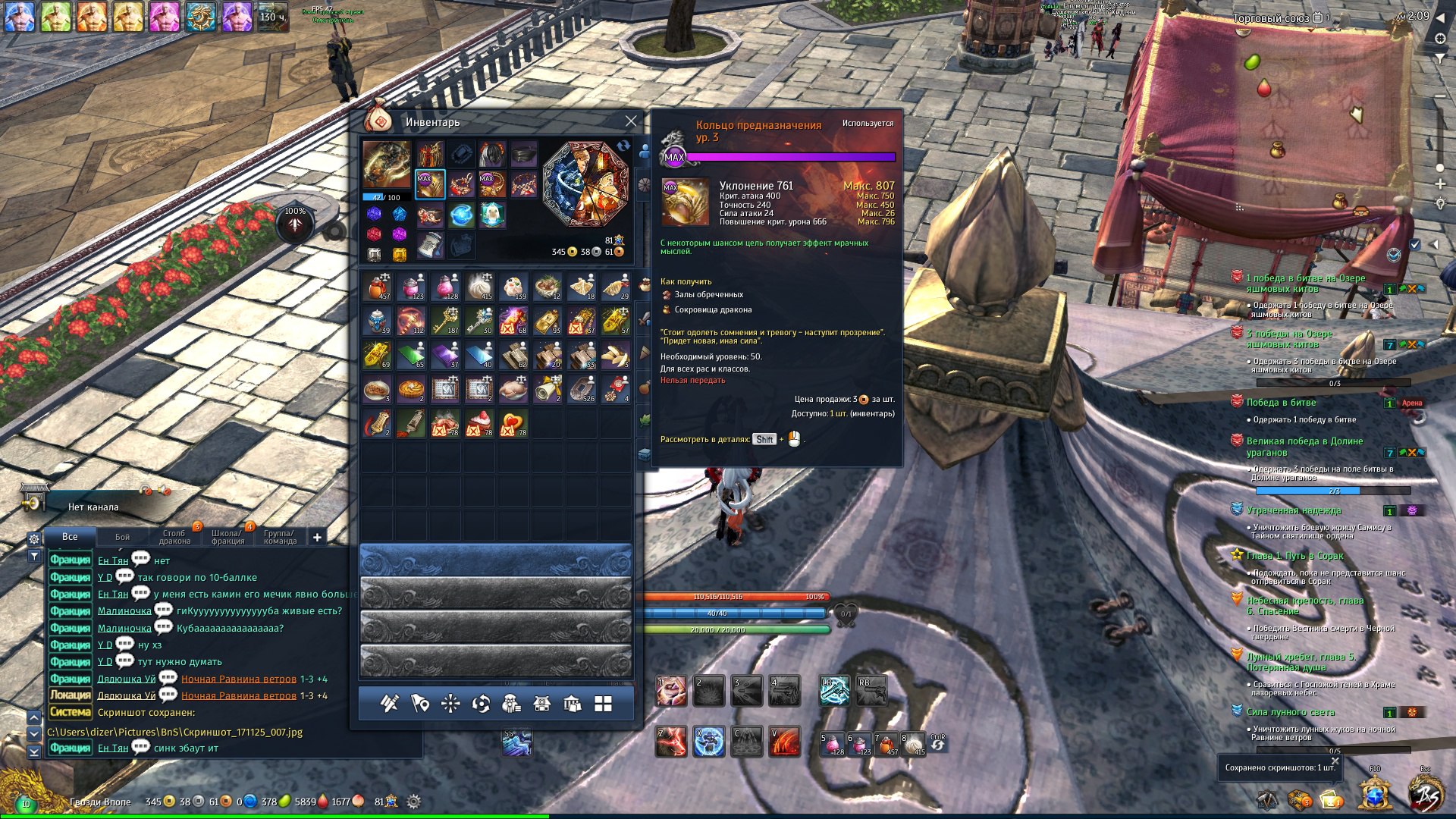Open chat settings gear icon
Image resolution: width=1456 pixels, height=819 pixels.
click(34, 538)
